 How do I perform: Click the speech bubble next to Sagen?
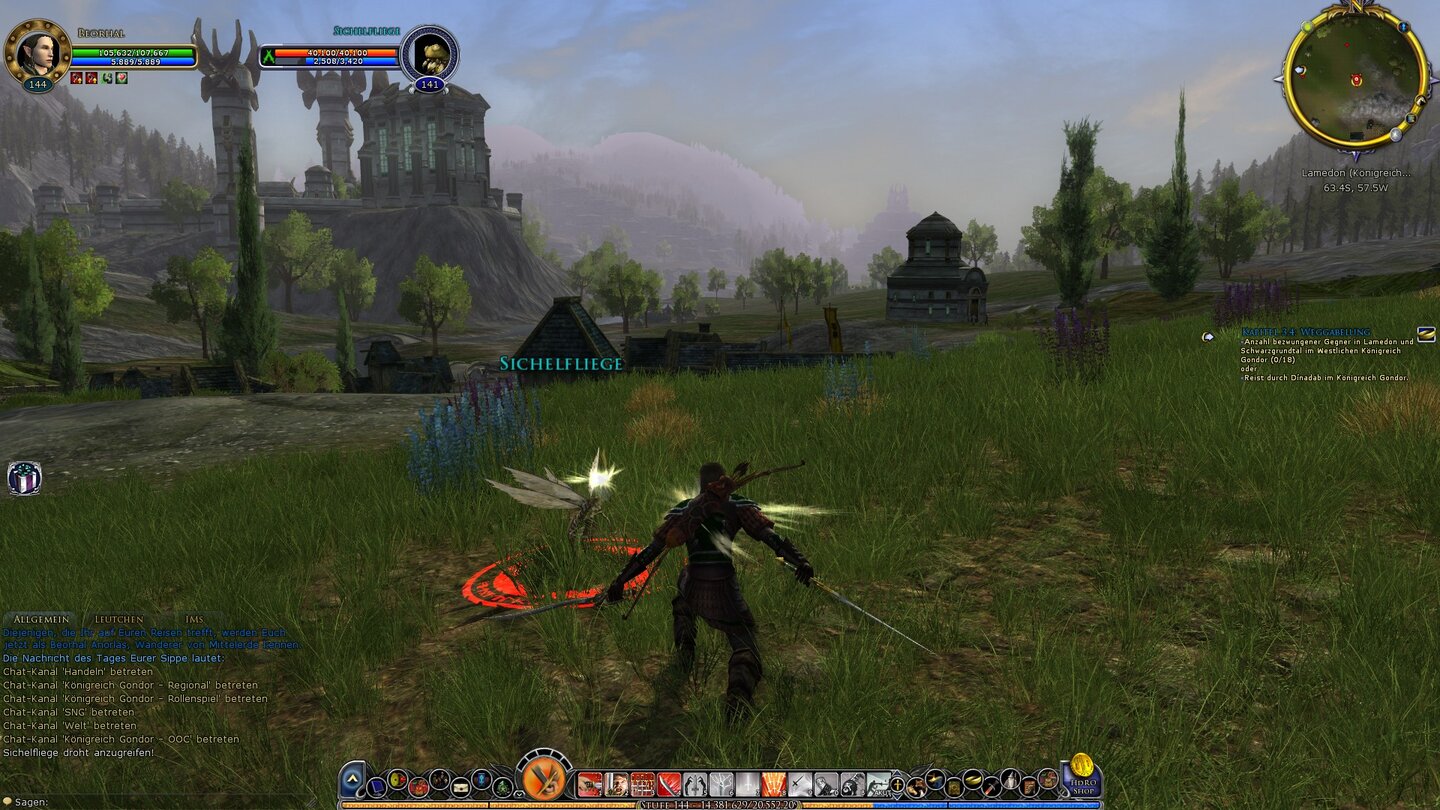pos(8,800)
